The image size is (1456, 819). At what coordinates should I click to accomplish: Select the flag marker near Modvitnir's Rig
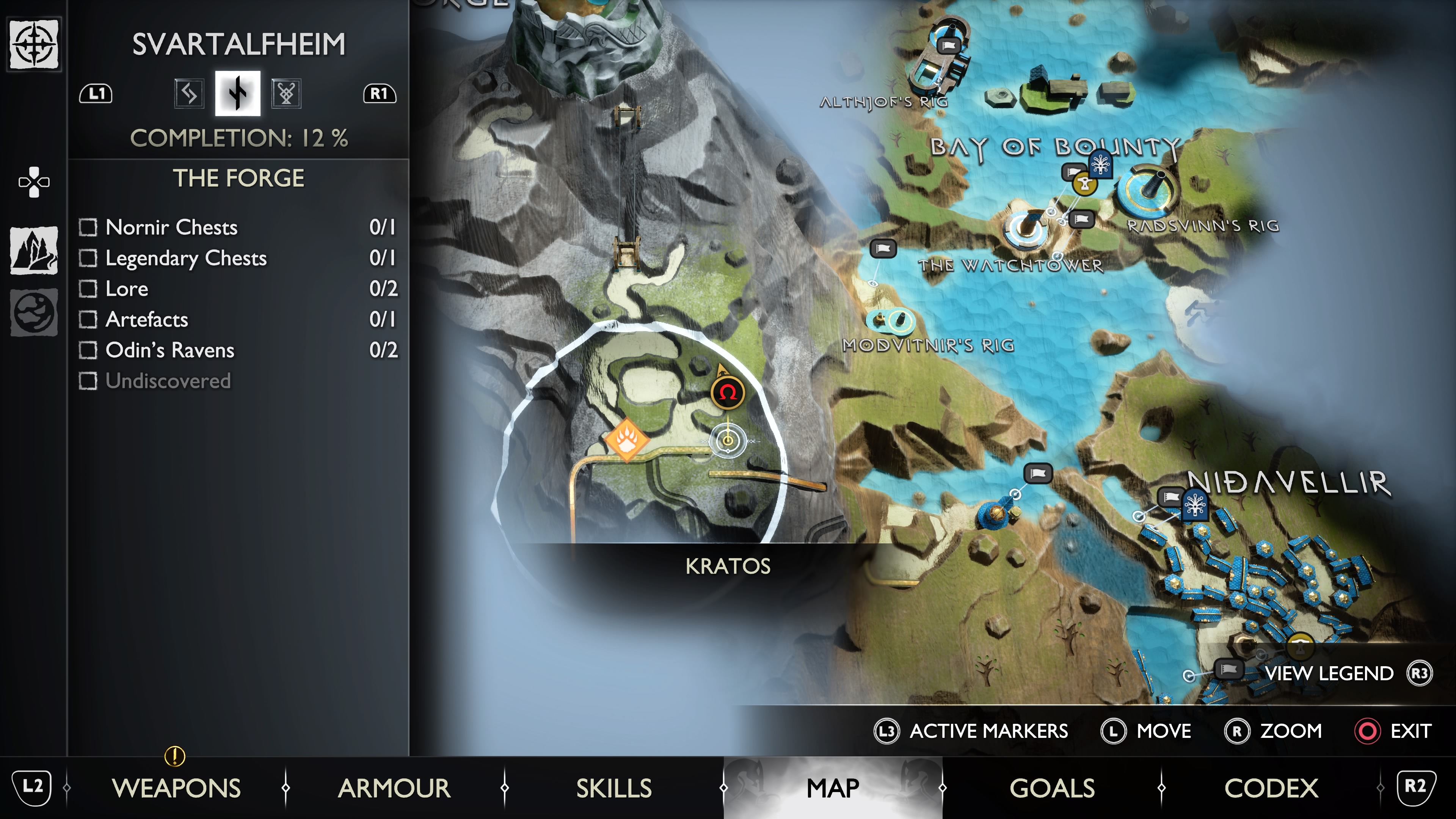(x=882, y=248)
